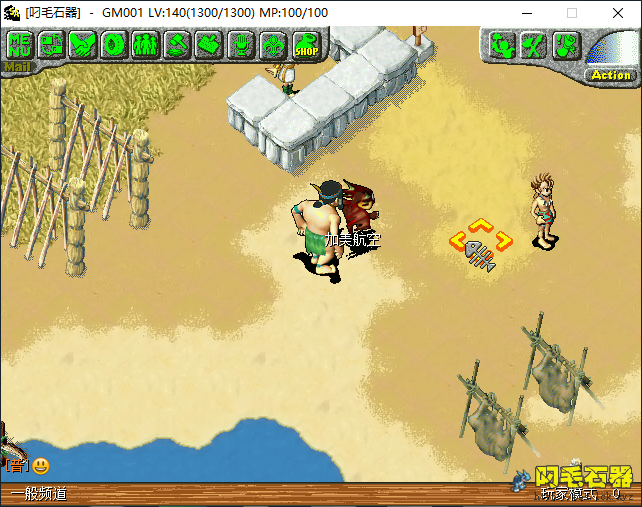Select the handshake trade icon
The height and width of the screenshot is (507, 642).
(83, 44)
